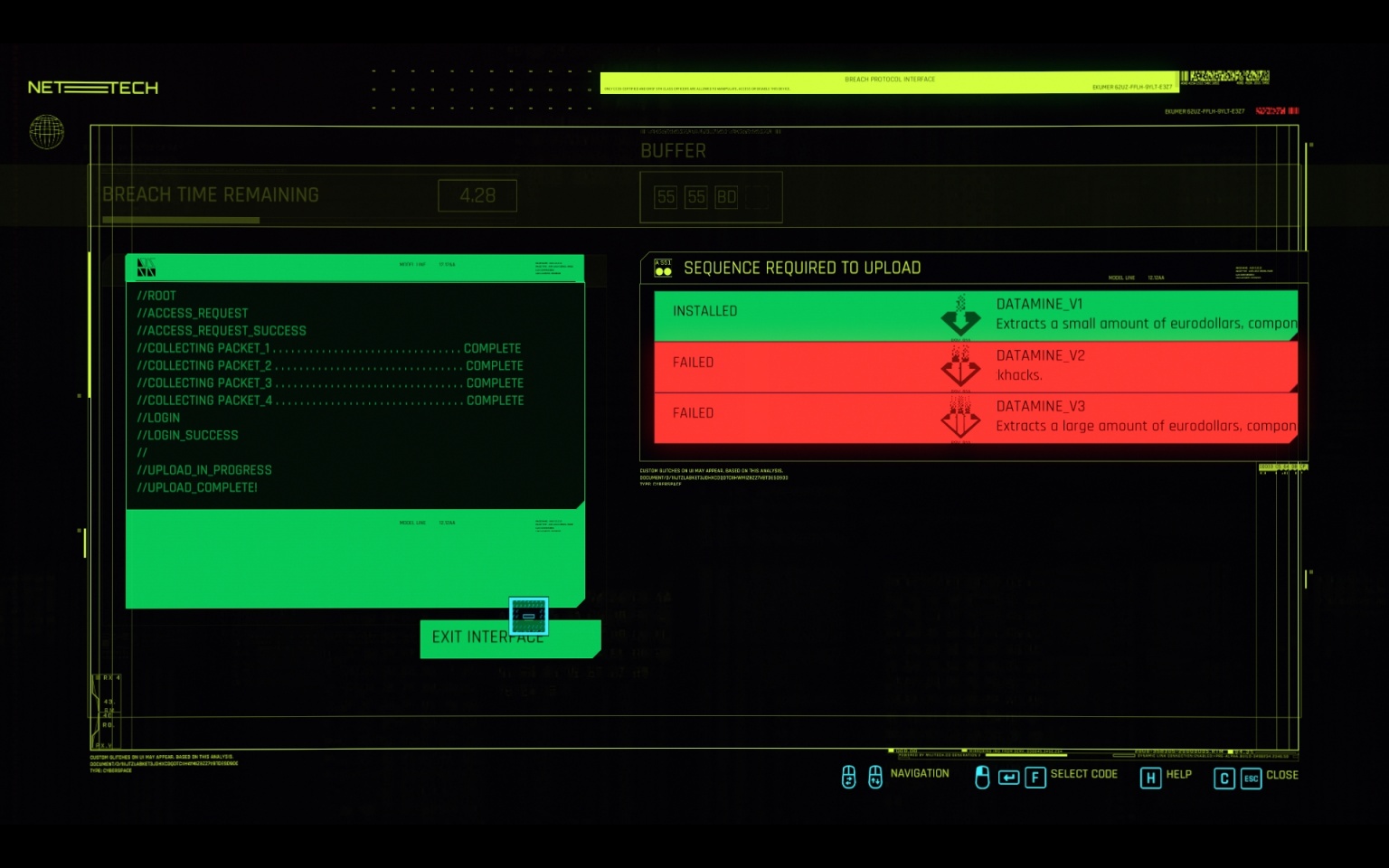Click the H key icon for Help
Screen dimensions: 1389x868
click(1150, 777)
